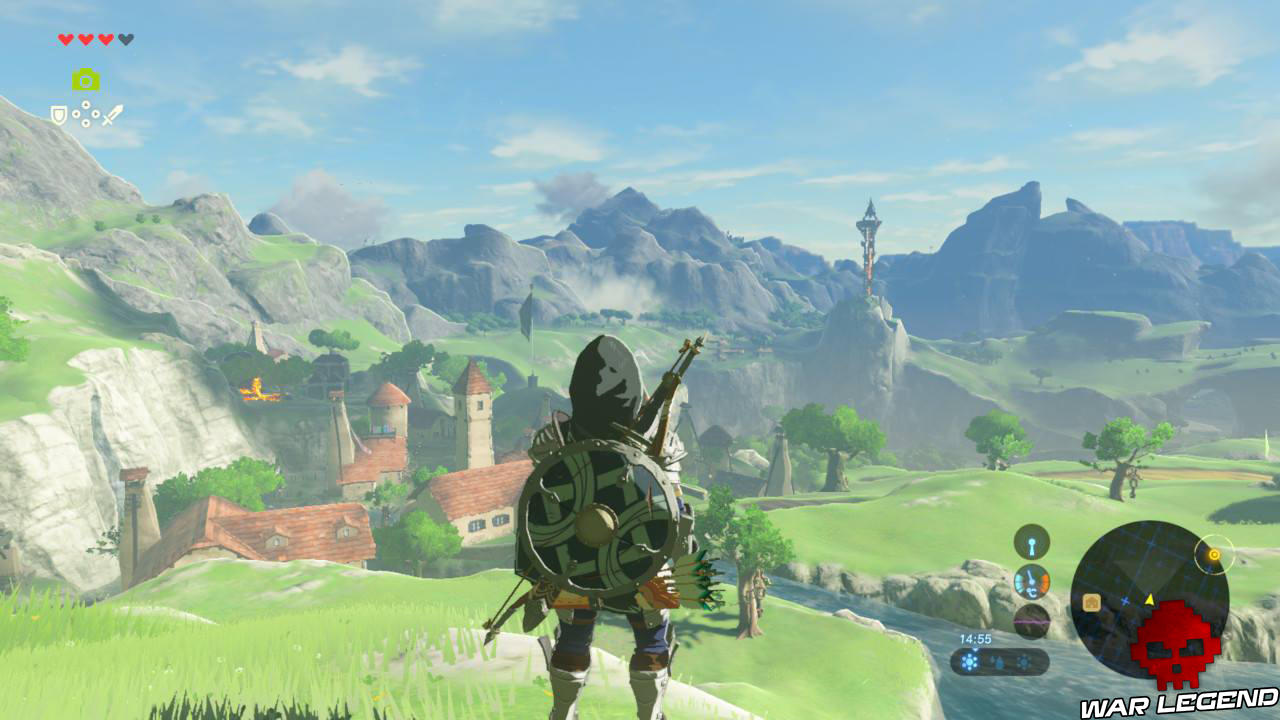
Task: Open the yellow destination marker on minimap
Action: pyautogui.click(x=1213, y=555)
